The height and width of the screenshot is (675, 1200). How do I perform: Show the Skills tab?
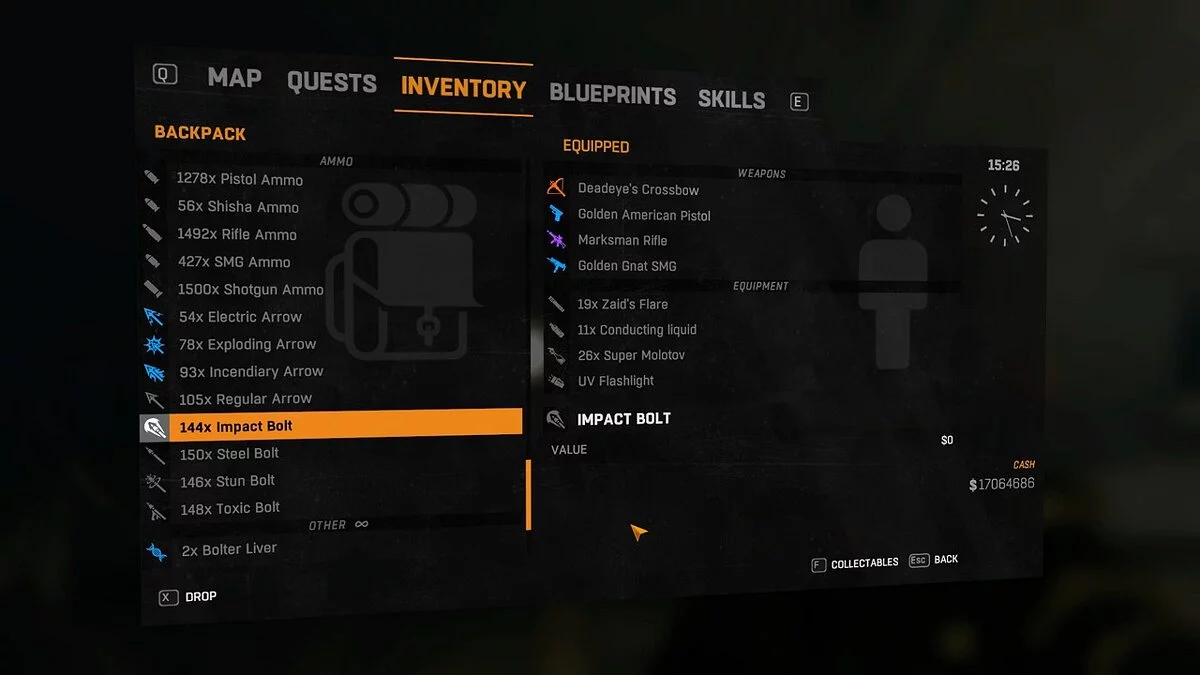(x=731, y=99)
